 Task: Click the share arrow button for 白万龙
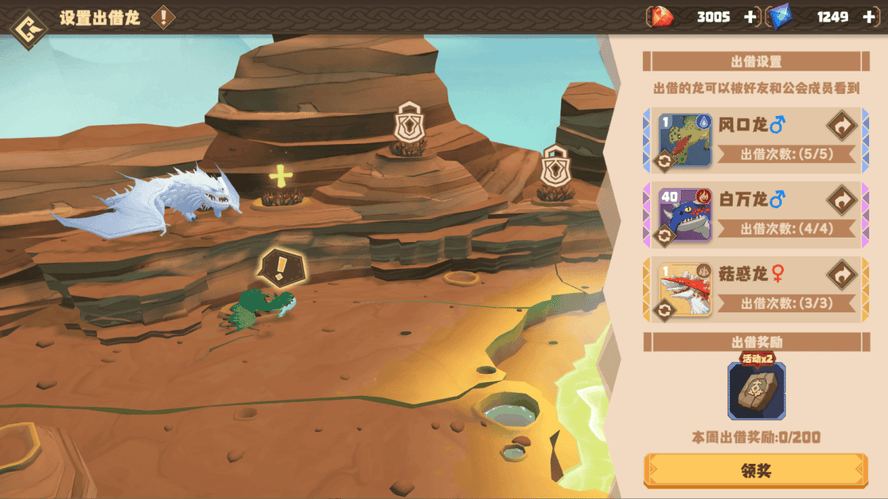pos(840,200)
